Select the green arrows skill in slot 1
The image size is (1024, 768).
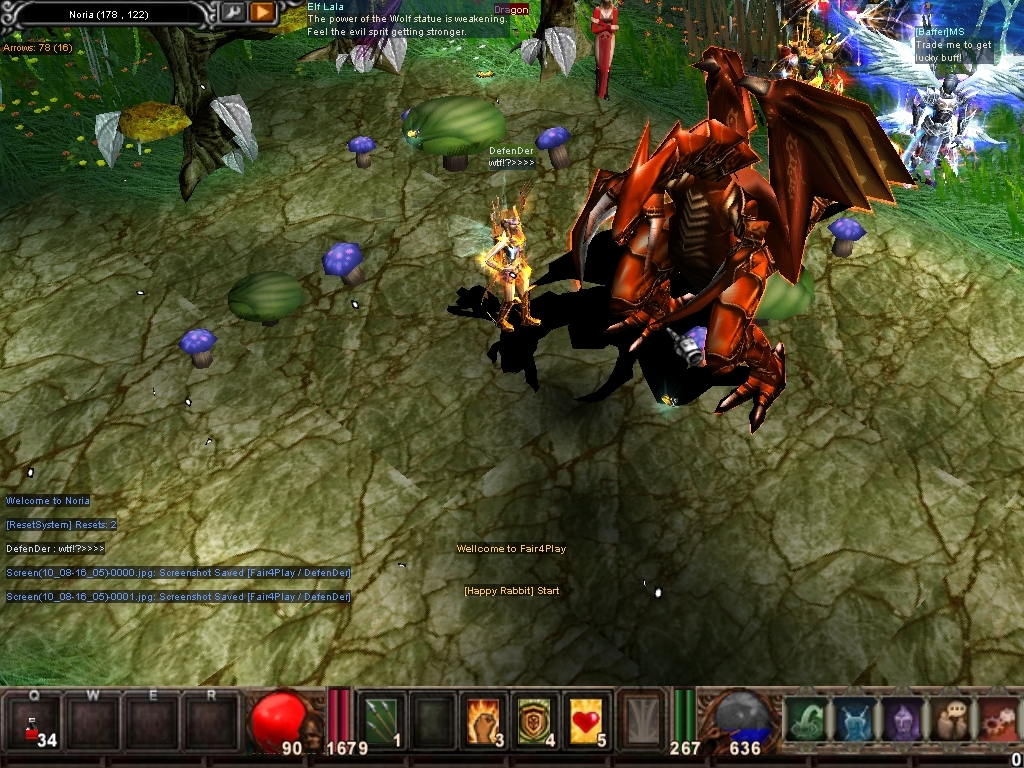(382, 720)
